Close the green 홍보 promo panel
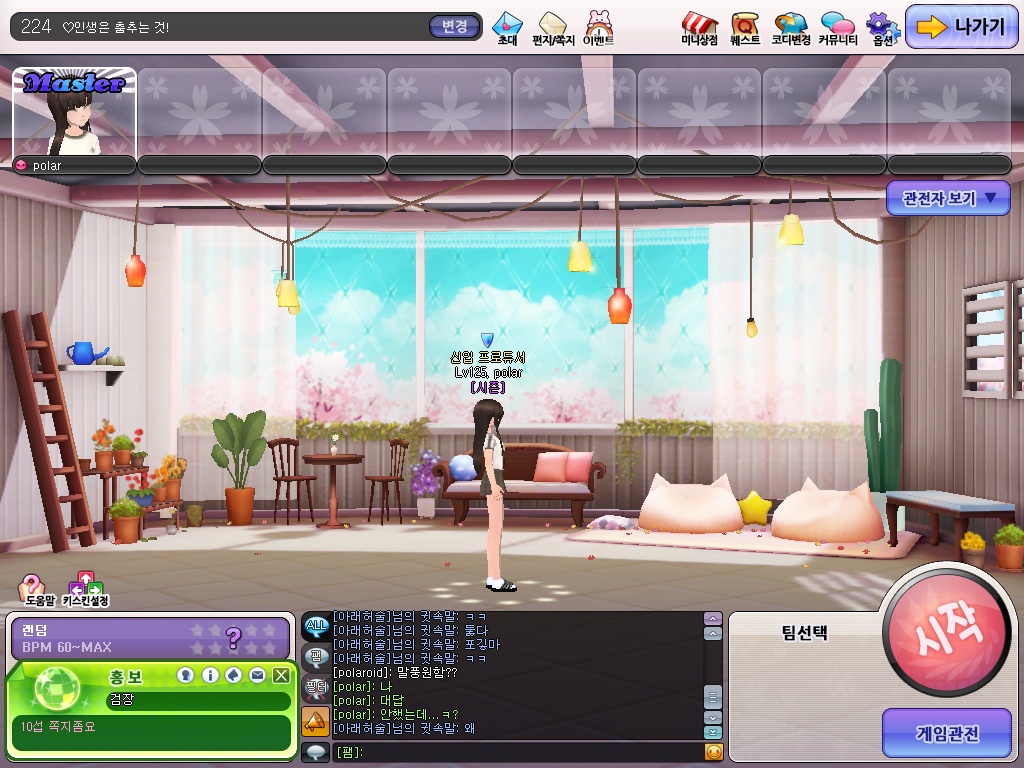The width and height of the screenshot is (1024, 768). pos(281,676)
